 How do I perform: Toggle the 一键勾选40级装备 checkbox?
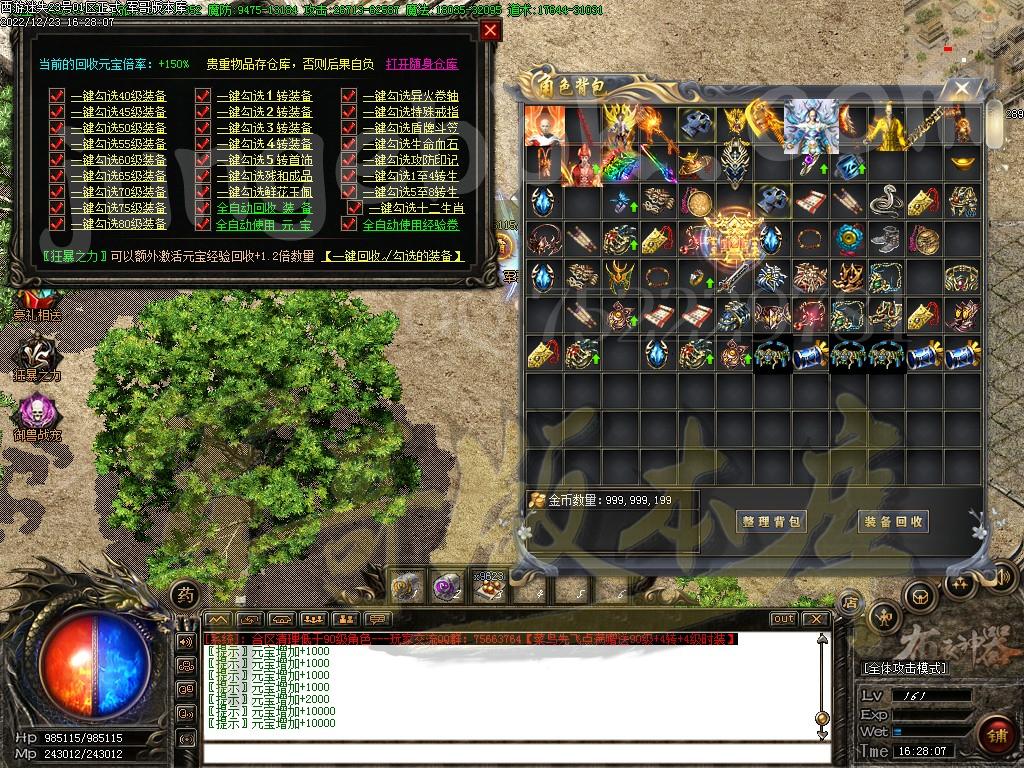(x=57, y=96)
